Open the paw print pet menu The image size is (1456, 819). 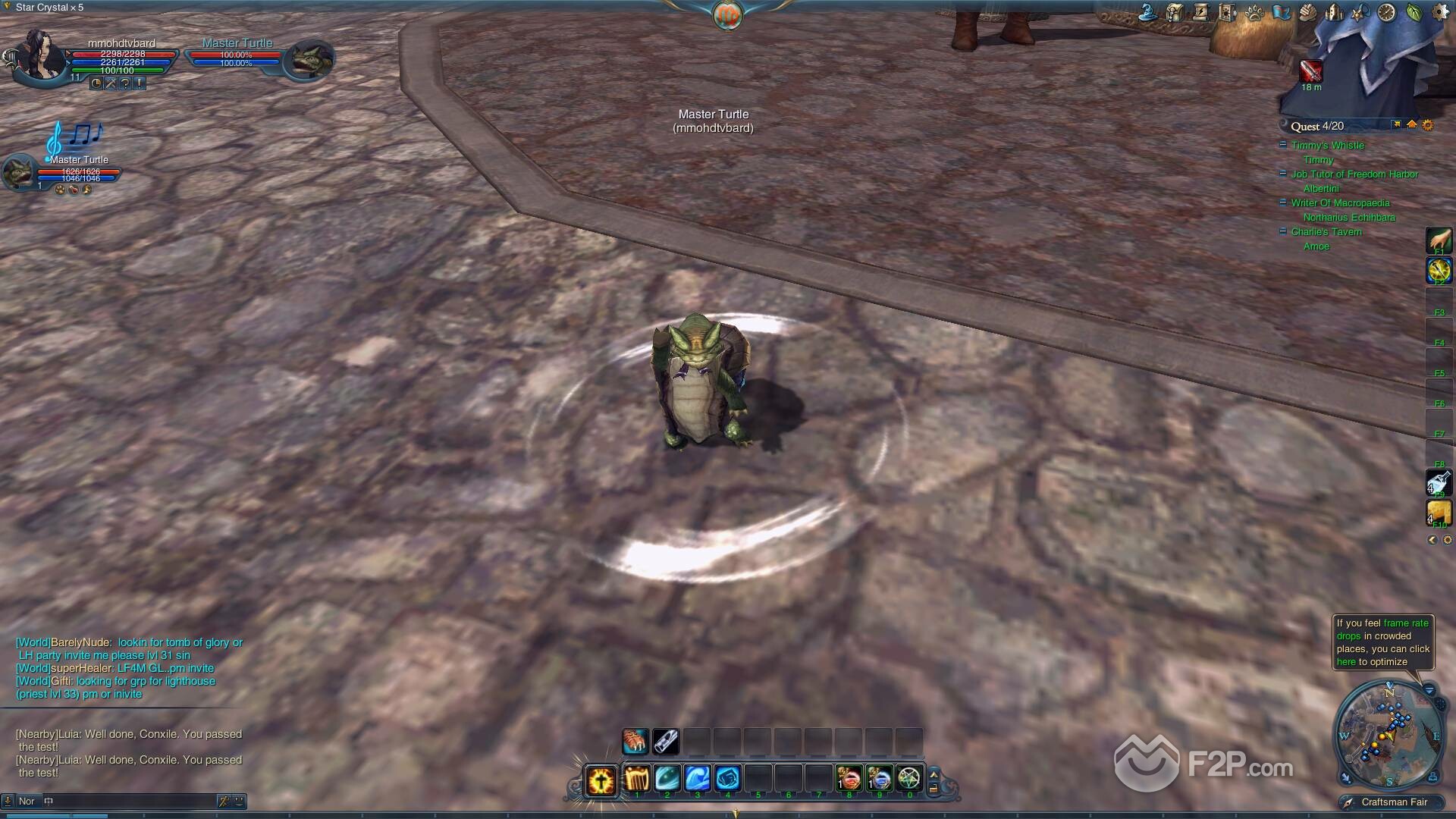[1254, 13]
